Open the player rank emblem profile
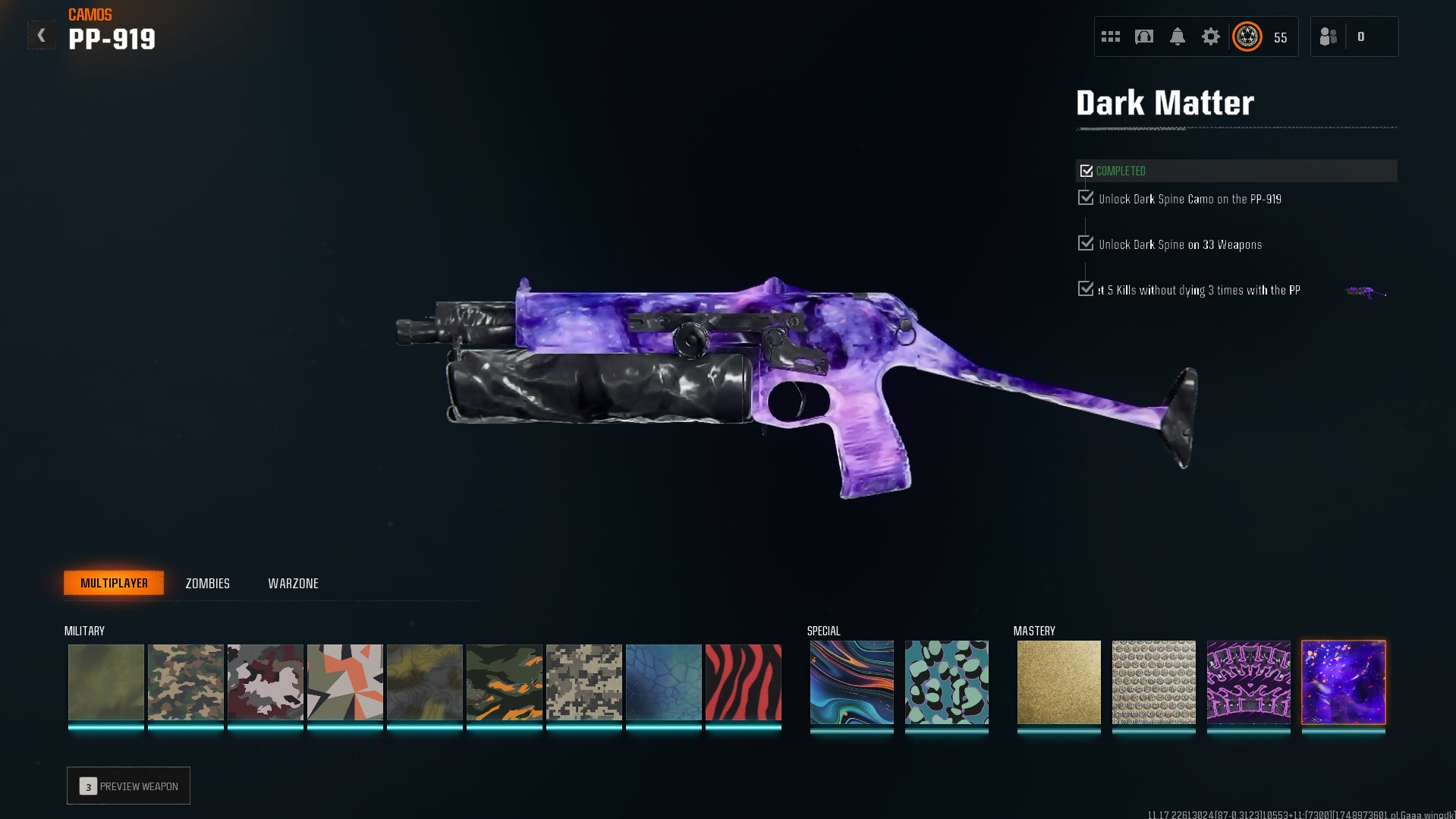Viewport: 1456px width, 819px height. click(x=1247, y=36)
